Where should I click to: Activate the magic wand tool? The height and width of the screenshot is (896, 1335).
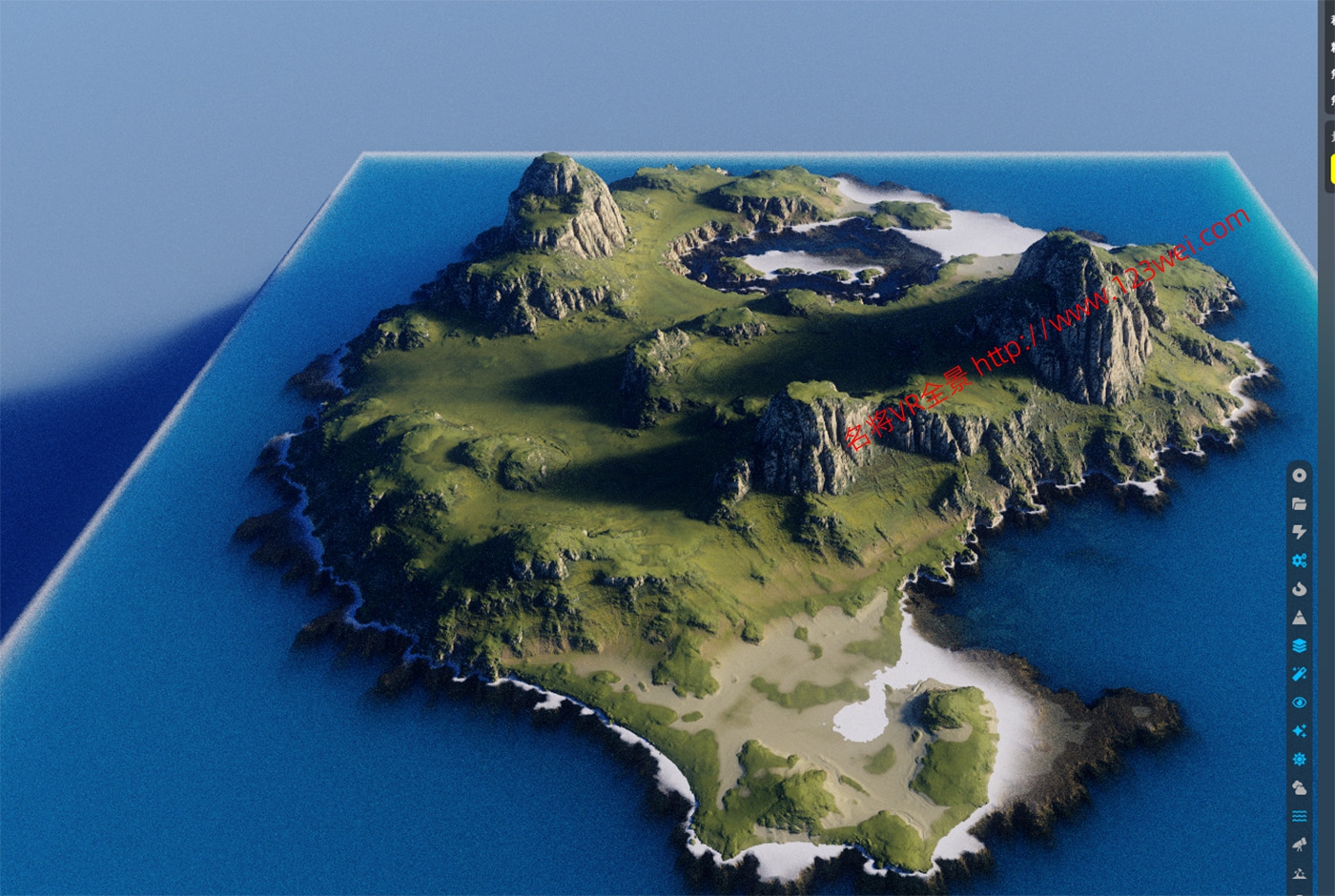point(1299,674)
